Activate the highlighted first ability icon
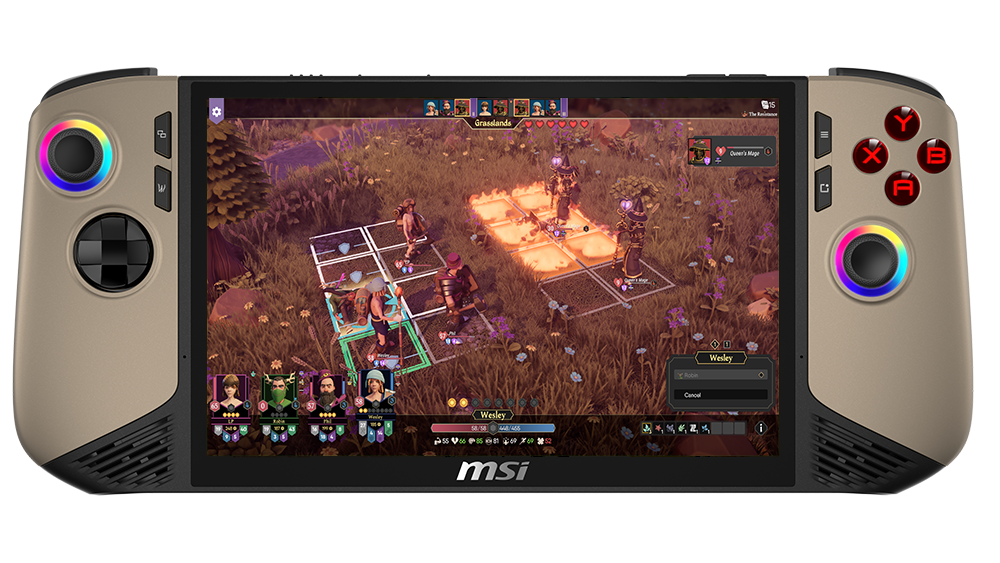 coord(648,428)
